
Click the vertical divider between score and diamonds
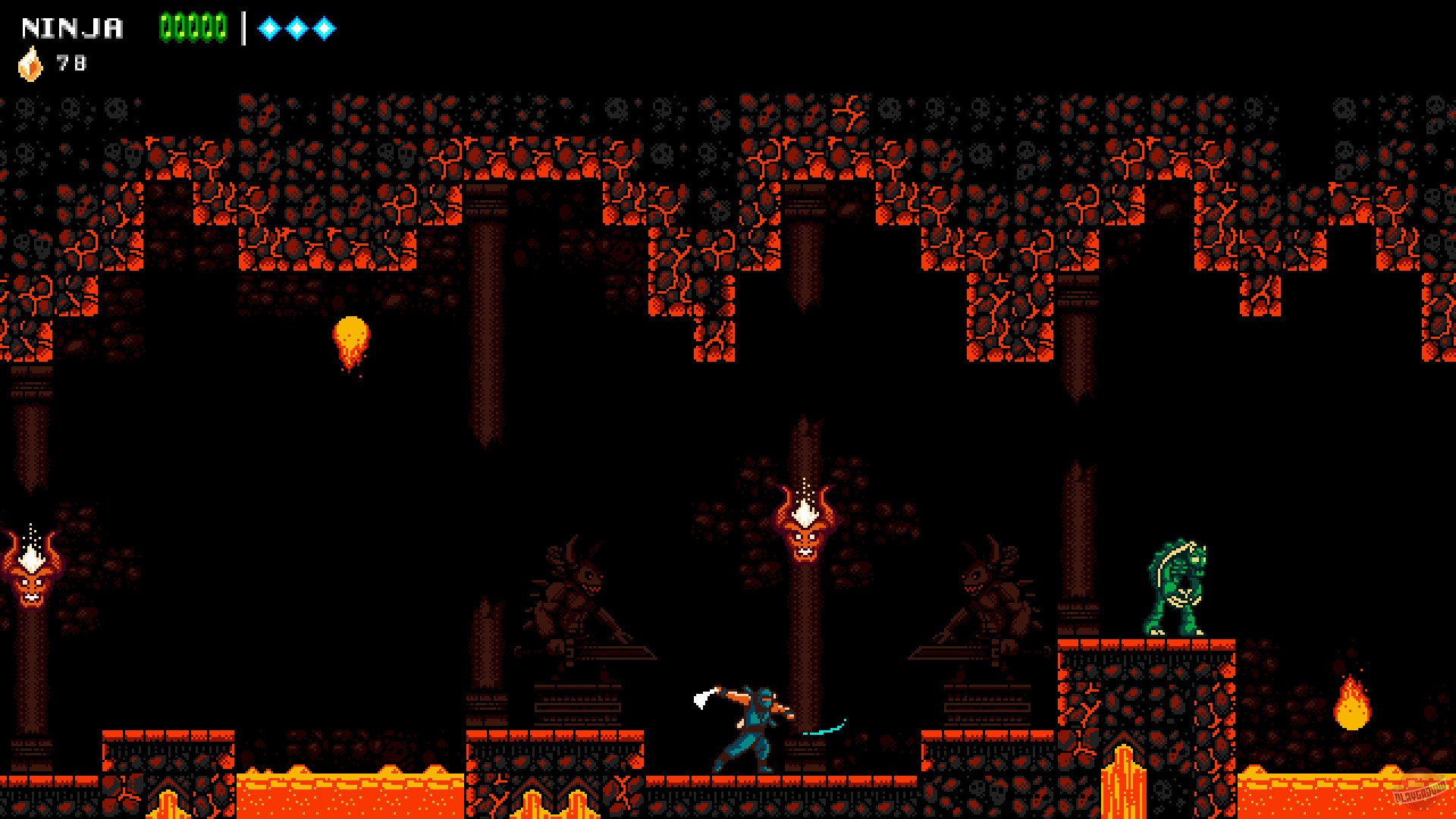tap(243, 27)
